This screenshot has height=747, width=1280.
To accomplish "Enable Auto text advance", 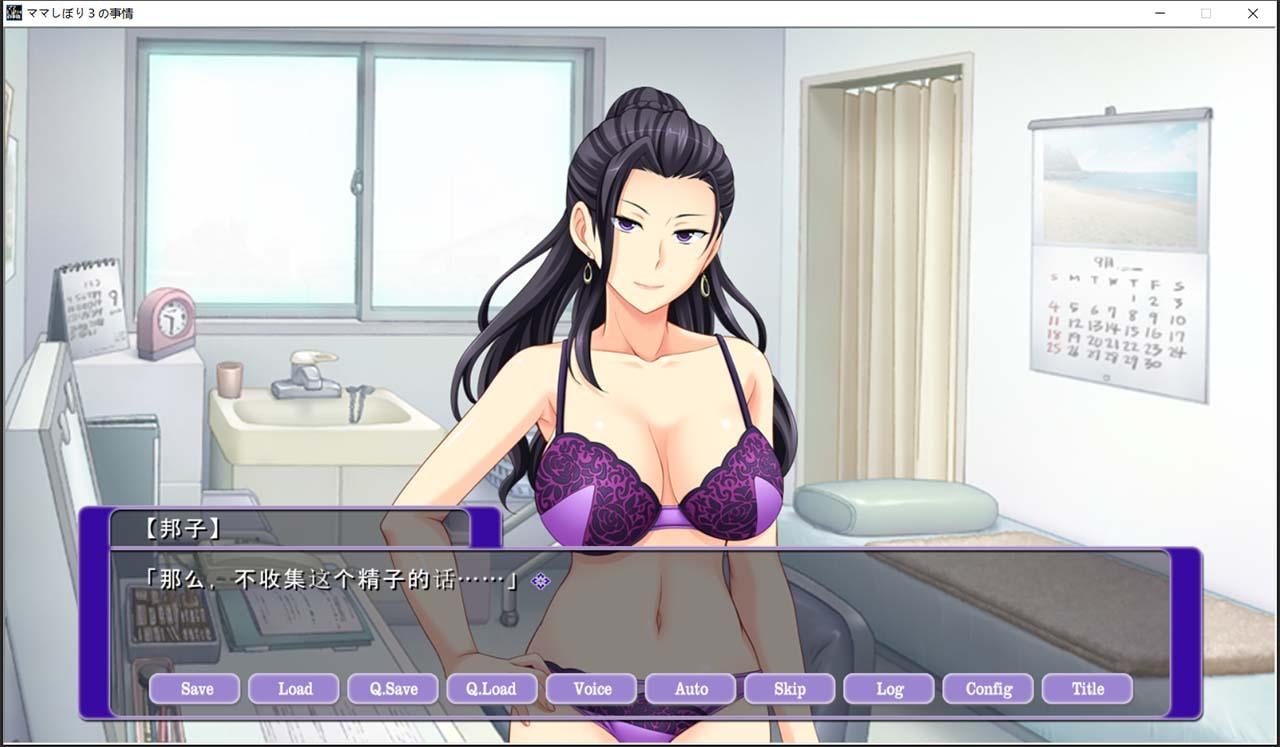I will (691, 689).
